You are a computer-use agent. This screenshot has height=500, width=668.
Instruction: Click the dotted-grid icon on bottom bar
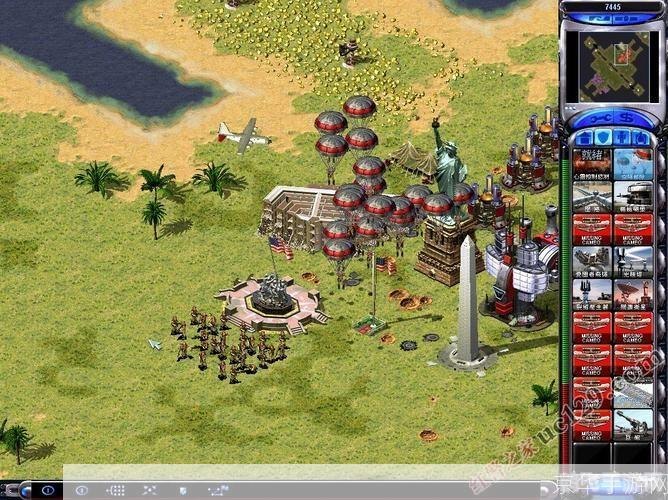click(x=116, y=490)
